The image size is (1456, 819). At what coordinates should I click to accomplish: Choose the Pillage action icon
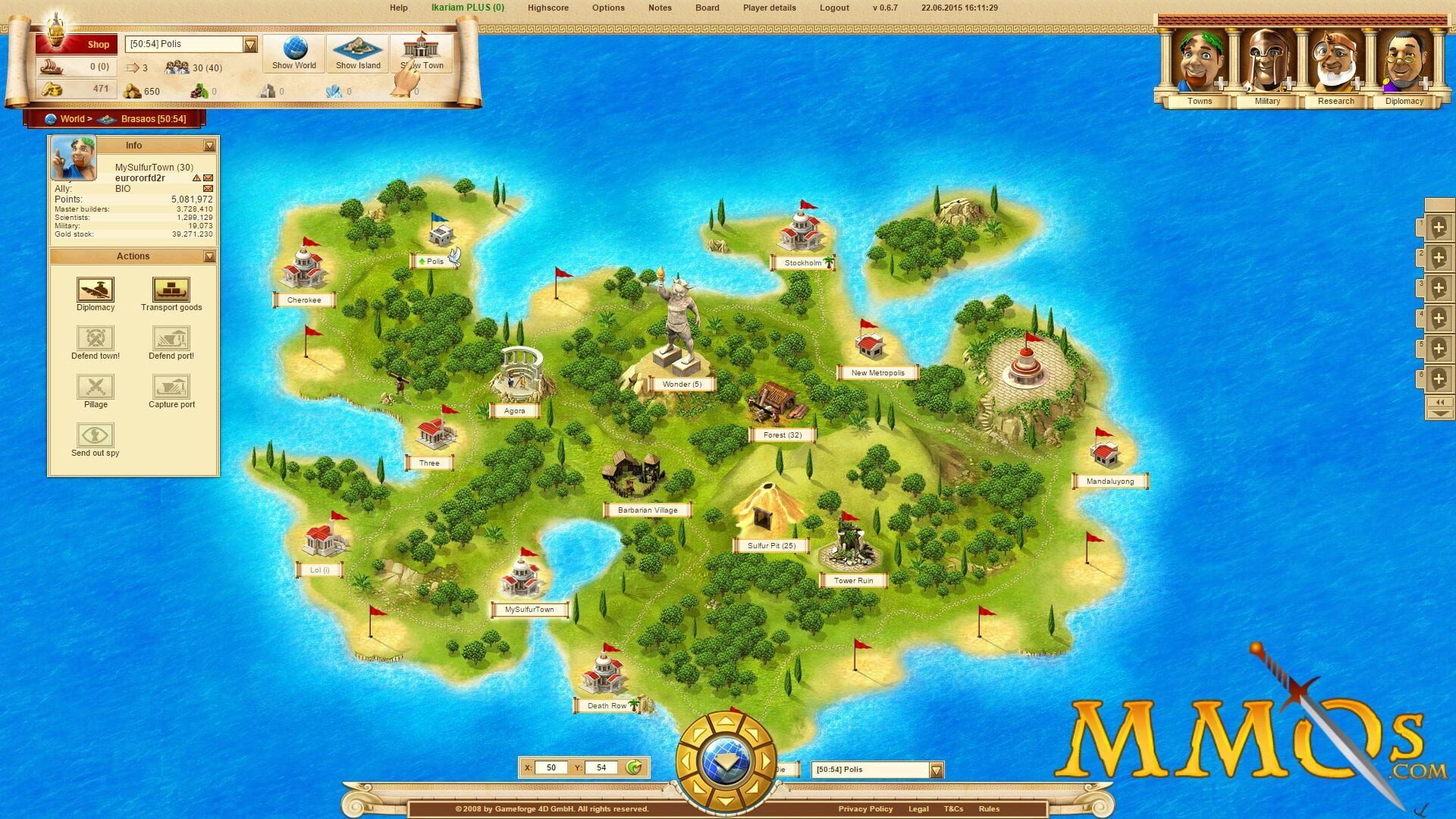coord(95,388)
